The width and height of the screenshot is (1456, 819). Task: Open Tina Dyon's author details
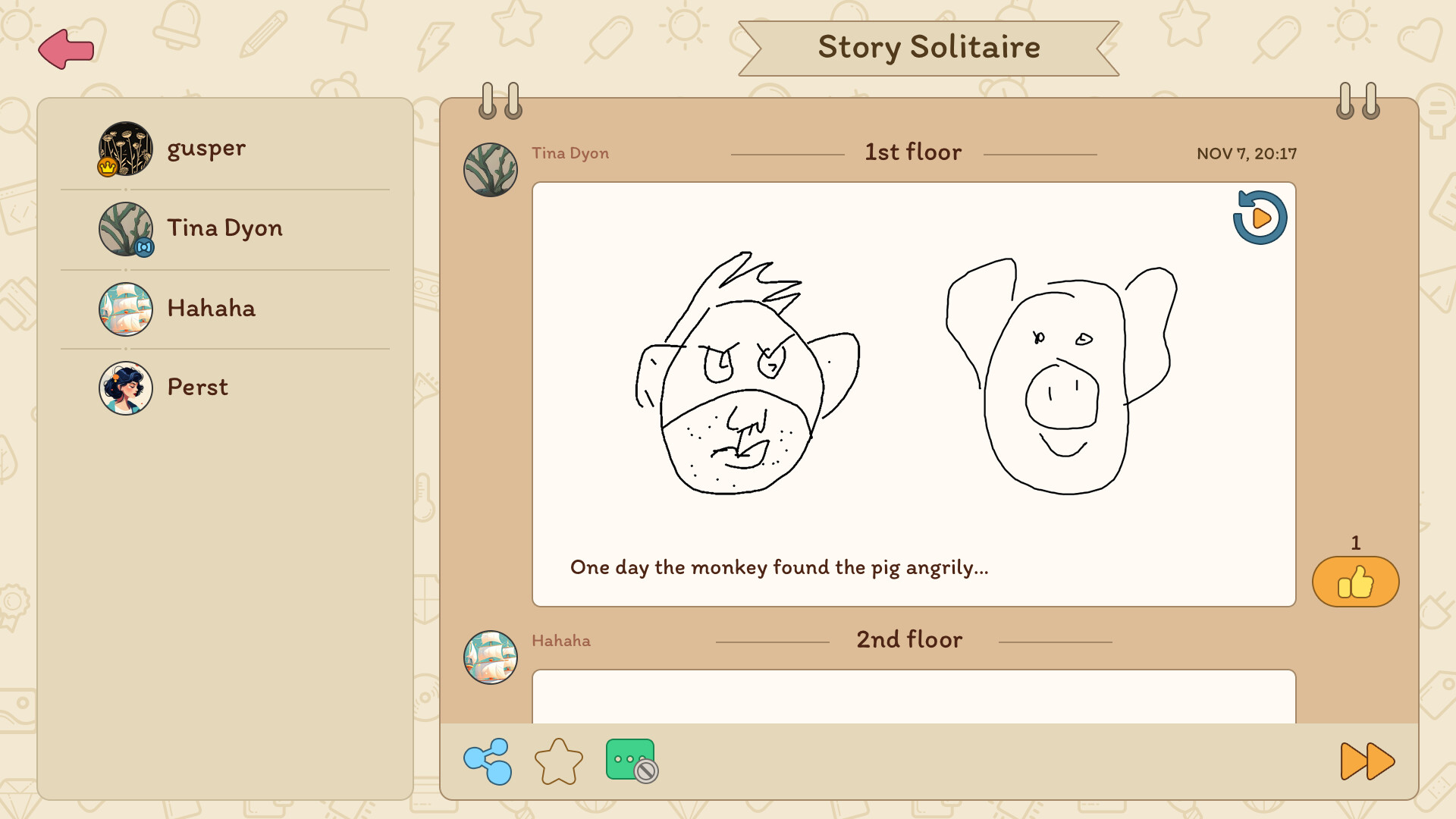571,153
